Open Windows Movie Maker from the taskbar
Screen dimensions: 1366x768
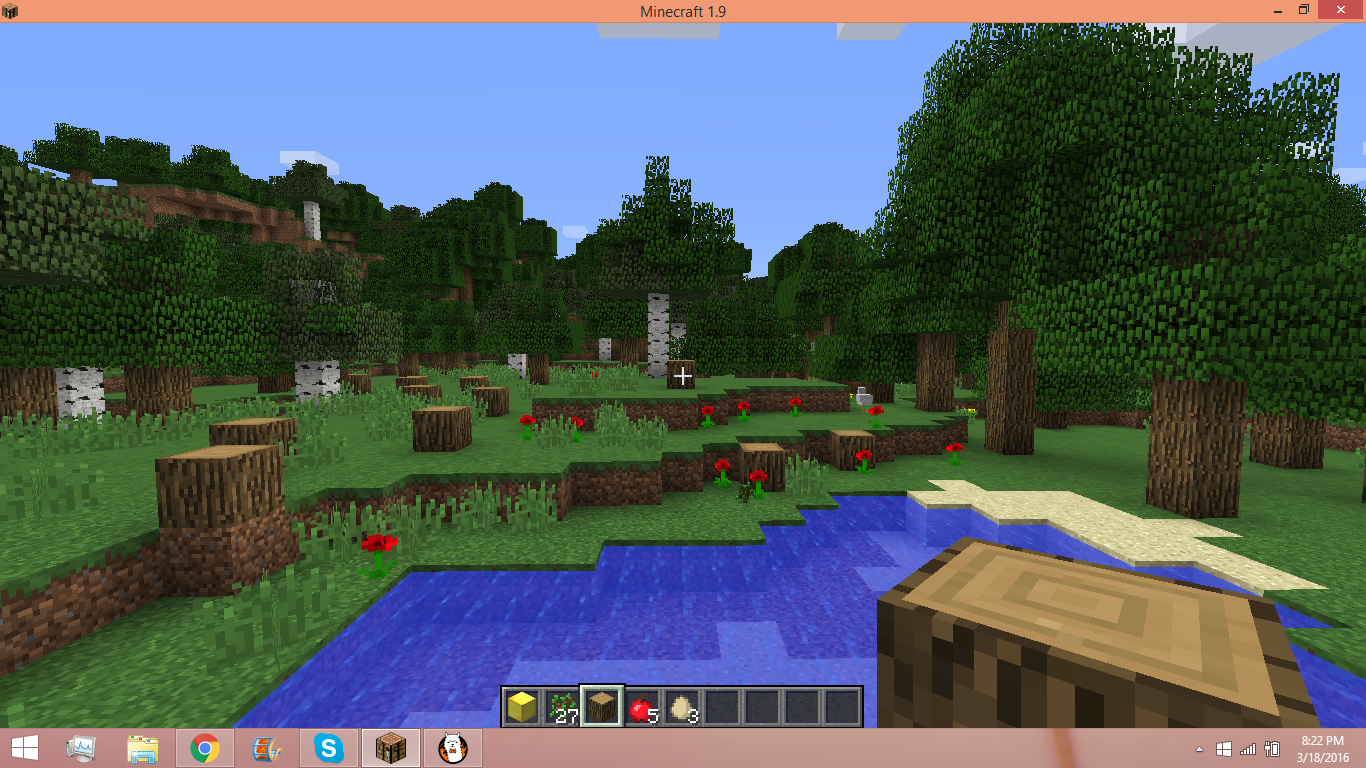click(266, 748)
